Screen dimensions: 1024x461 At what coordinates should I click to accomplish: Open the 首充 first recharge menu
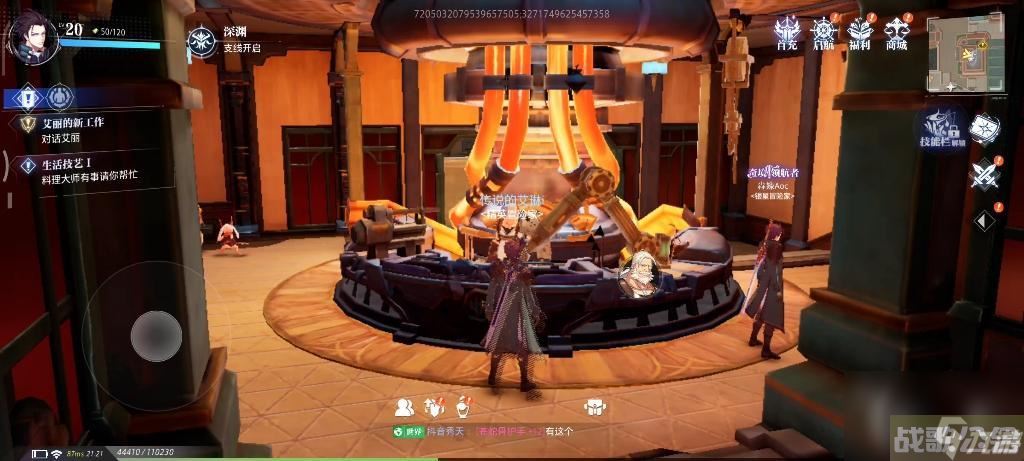(788, 33)
